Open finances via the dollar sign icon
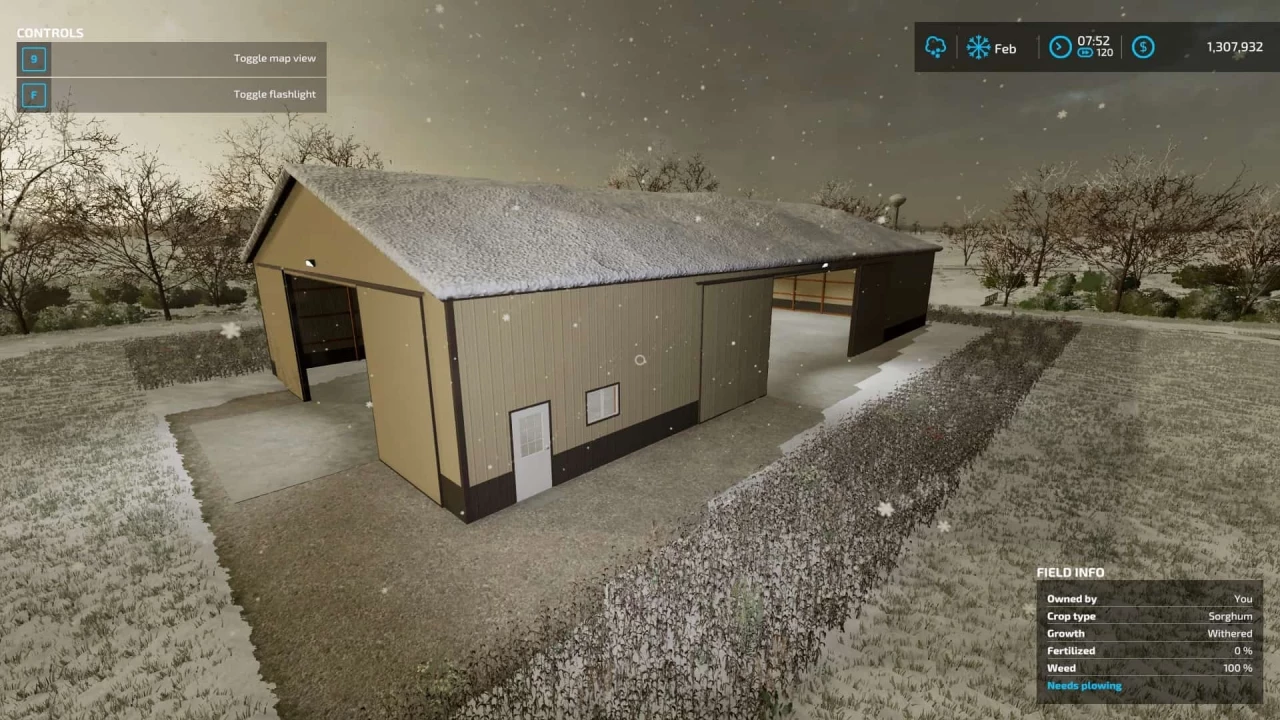1280x720 pixels. (1143, 47)
